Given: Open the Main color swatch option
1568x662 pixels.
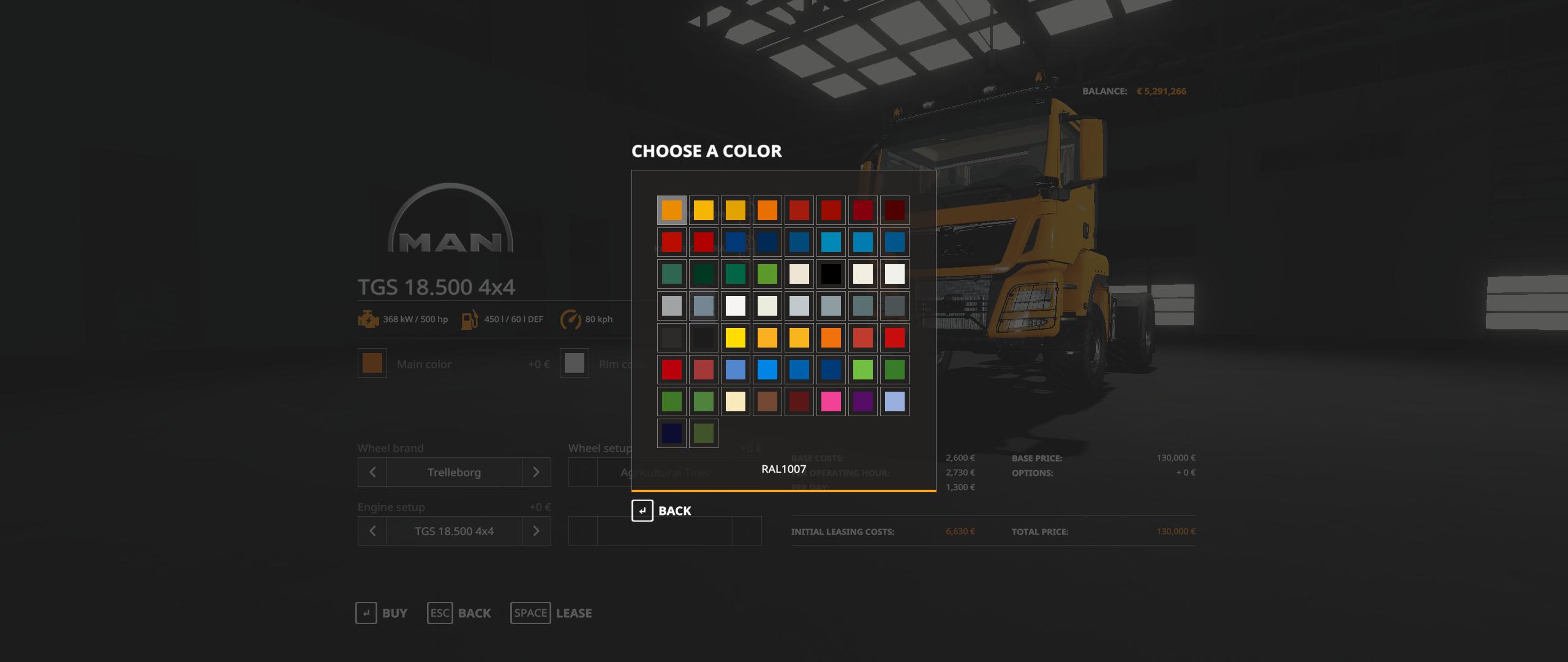Looking at the screenshot, I should coord(372,363).
